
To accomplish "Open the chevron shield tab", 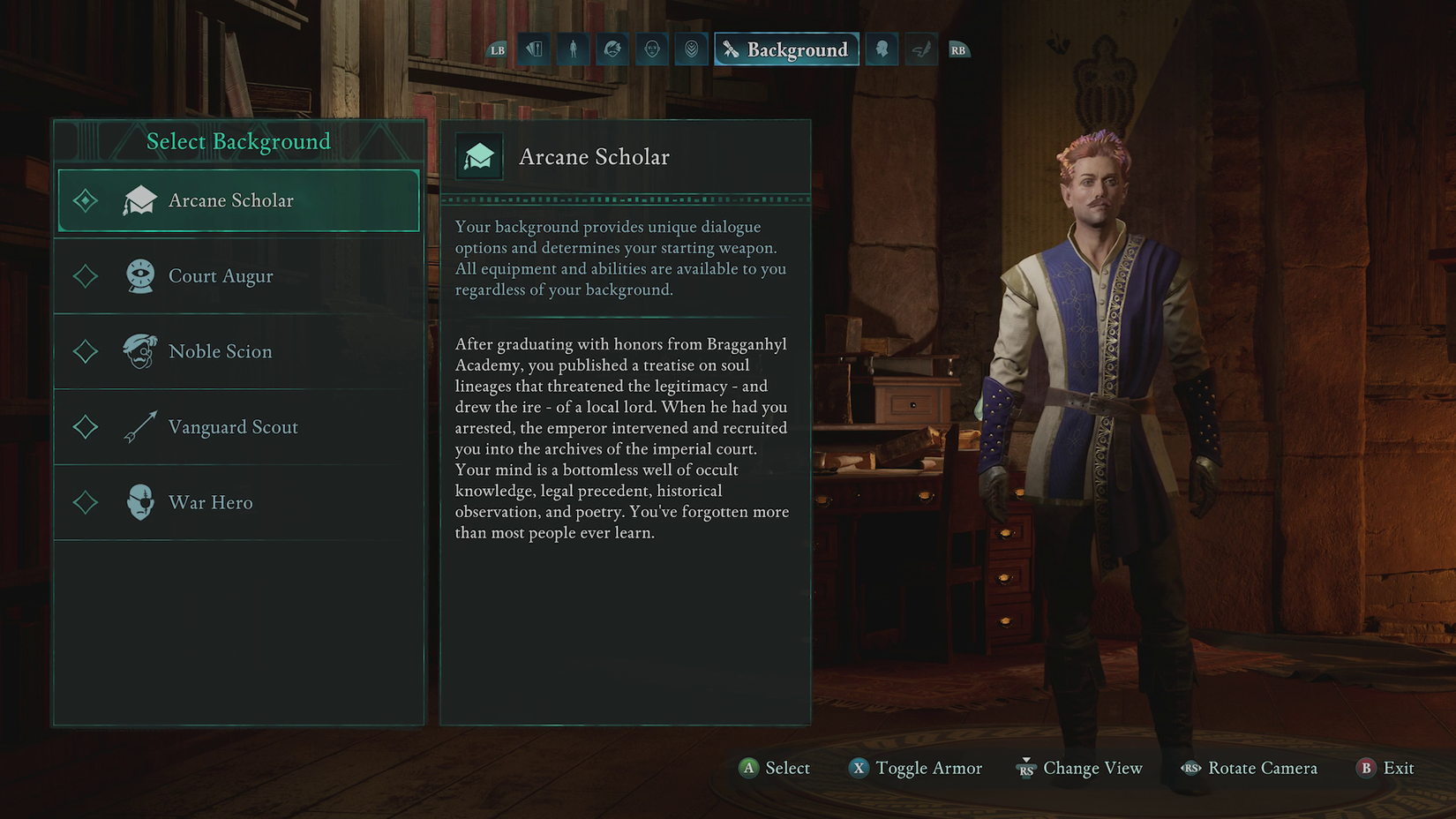I will 692,49.
